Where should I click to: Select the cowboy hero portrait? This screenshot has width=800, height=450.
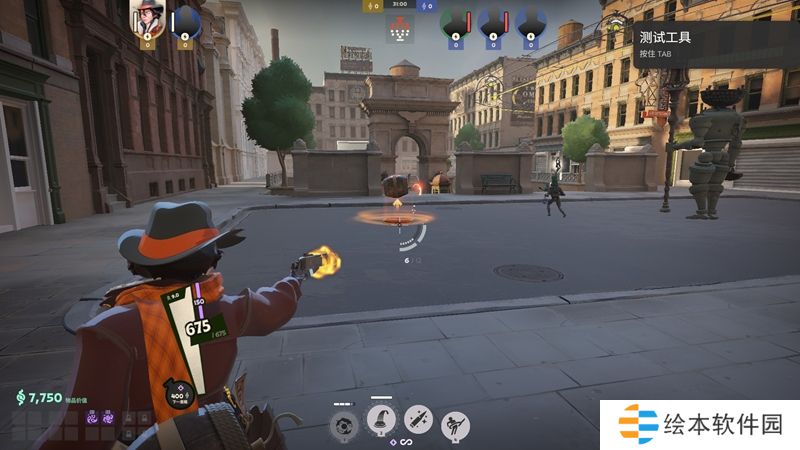147,20
